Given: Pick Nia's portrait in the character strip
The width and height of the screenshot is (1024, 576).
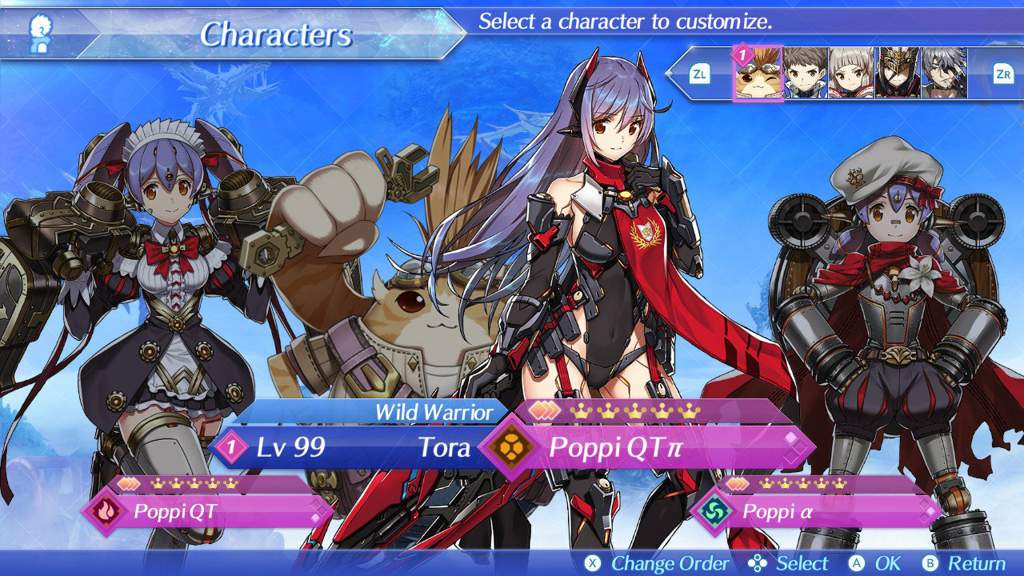Looking at the screenshot, I should pyautogui.click(x=852, y=72).
